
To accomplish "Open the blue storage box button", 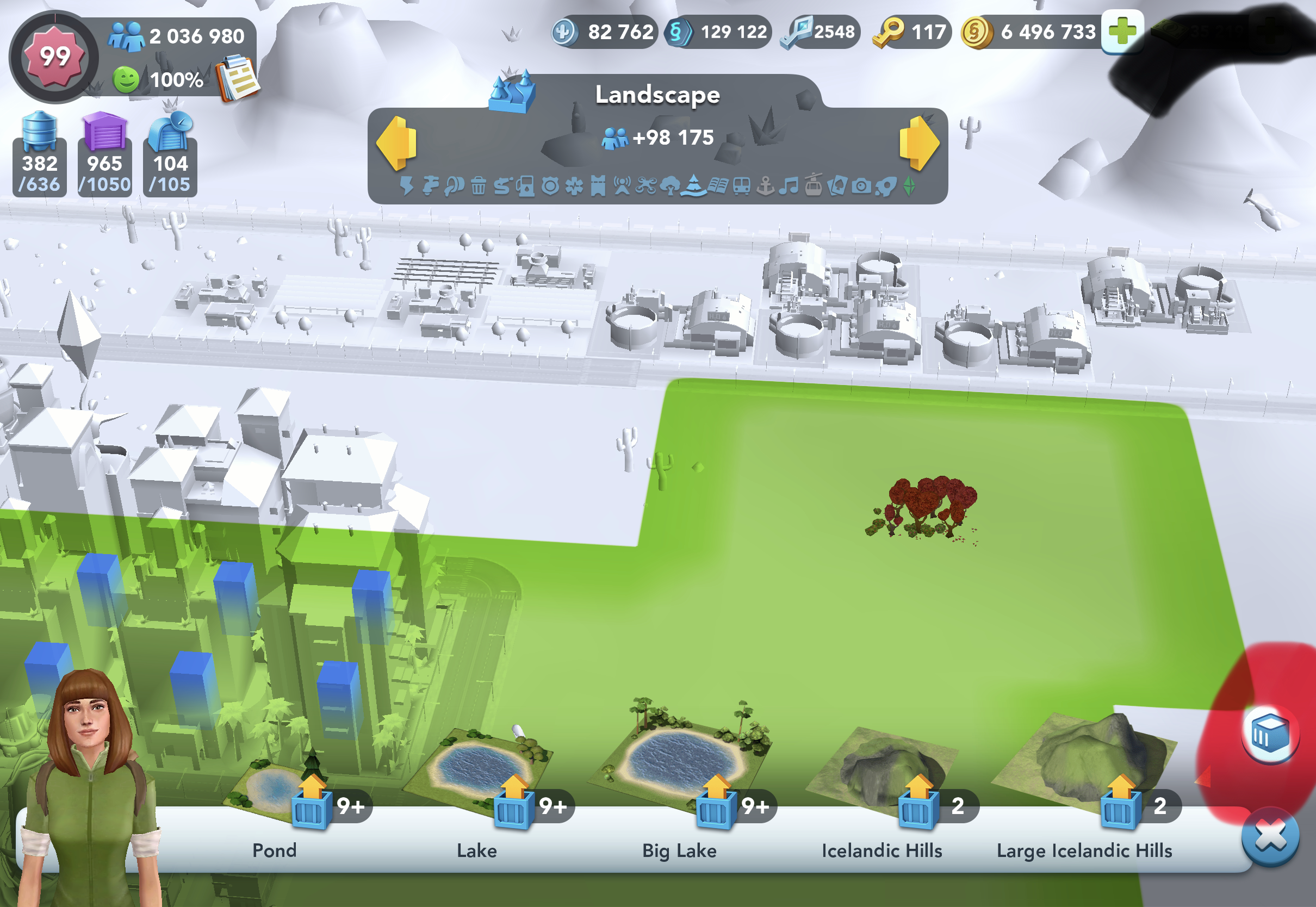I will click(1270, 736).
